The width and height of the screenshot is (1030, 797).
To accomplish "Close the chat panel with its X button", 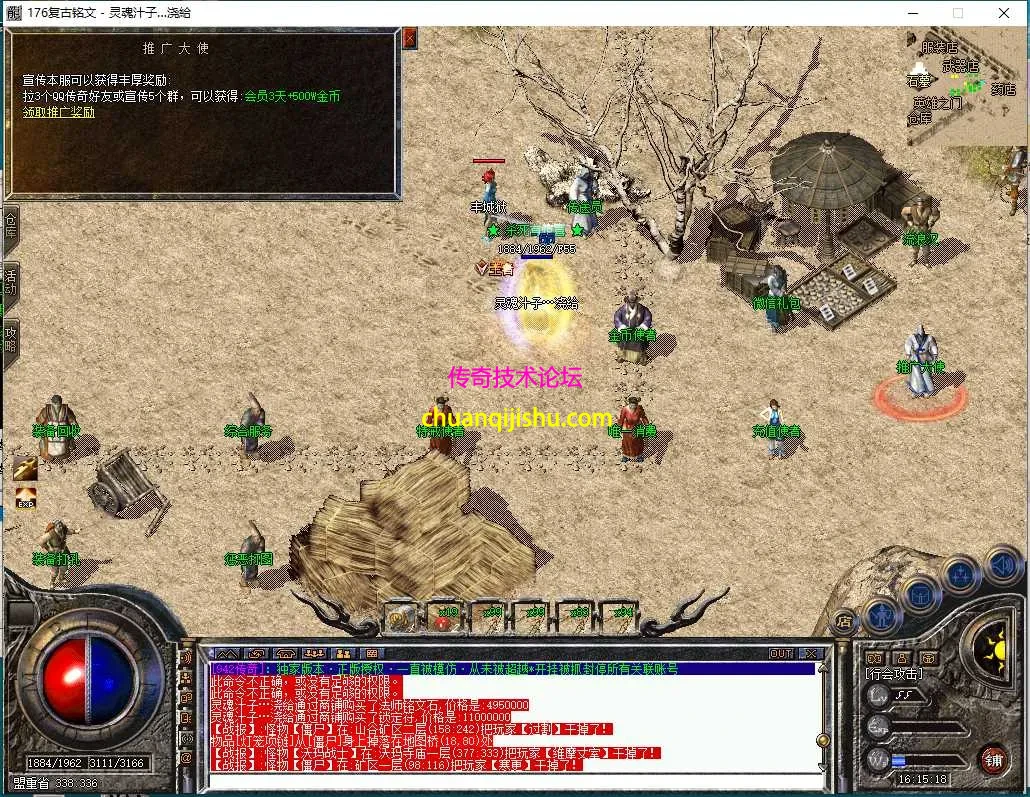I will 810,653.
